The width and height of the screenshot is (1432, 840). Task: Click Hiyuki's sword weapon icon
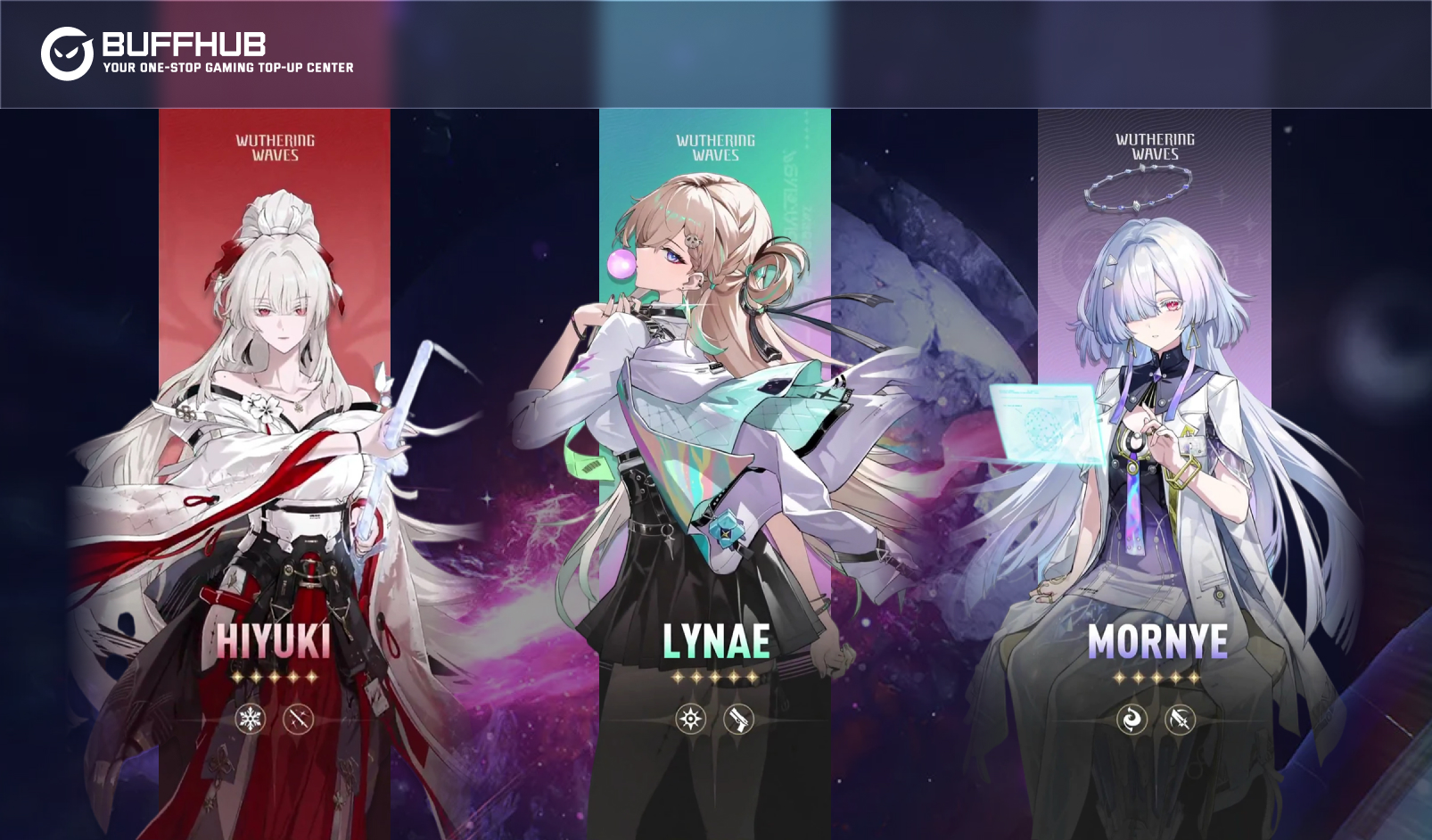[299, 719]
